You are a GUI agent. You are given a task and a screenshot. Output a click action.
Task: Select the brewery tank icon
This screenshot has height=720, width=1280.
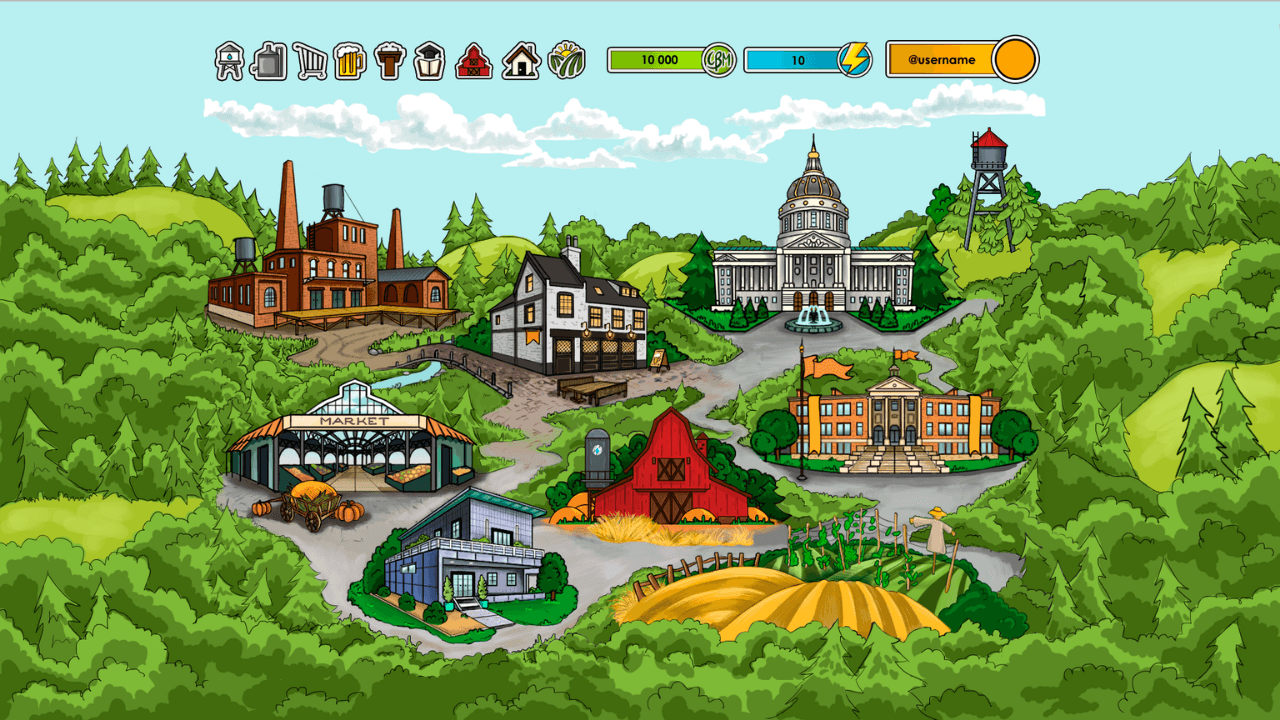(269, 61)
